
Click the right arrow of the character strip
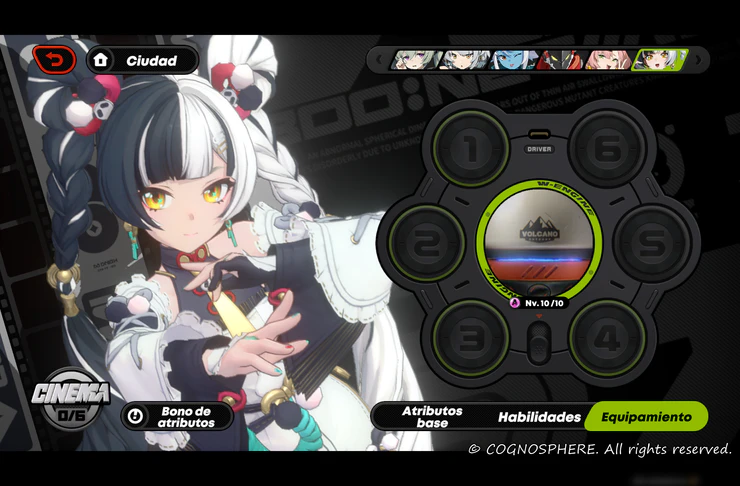pyautogui.click(x=698, y=60)
